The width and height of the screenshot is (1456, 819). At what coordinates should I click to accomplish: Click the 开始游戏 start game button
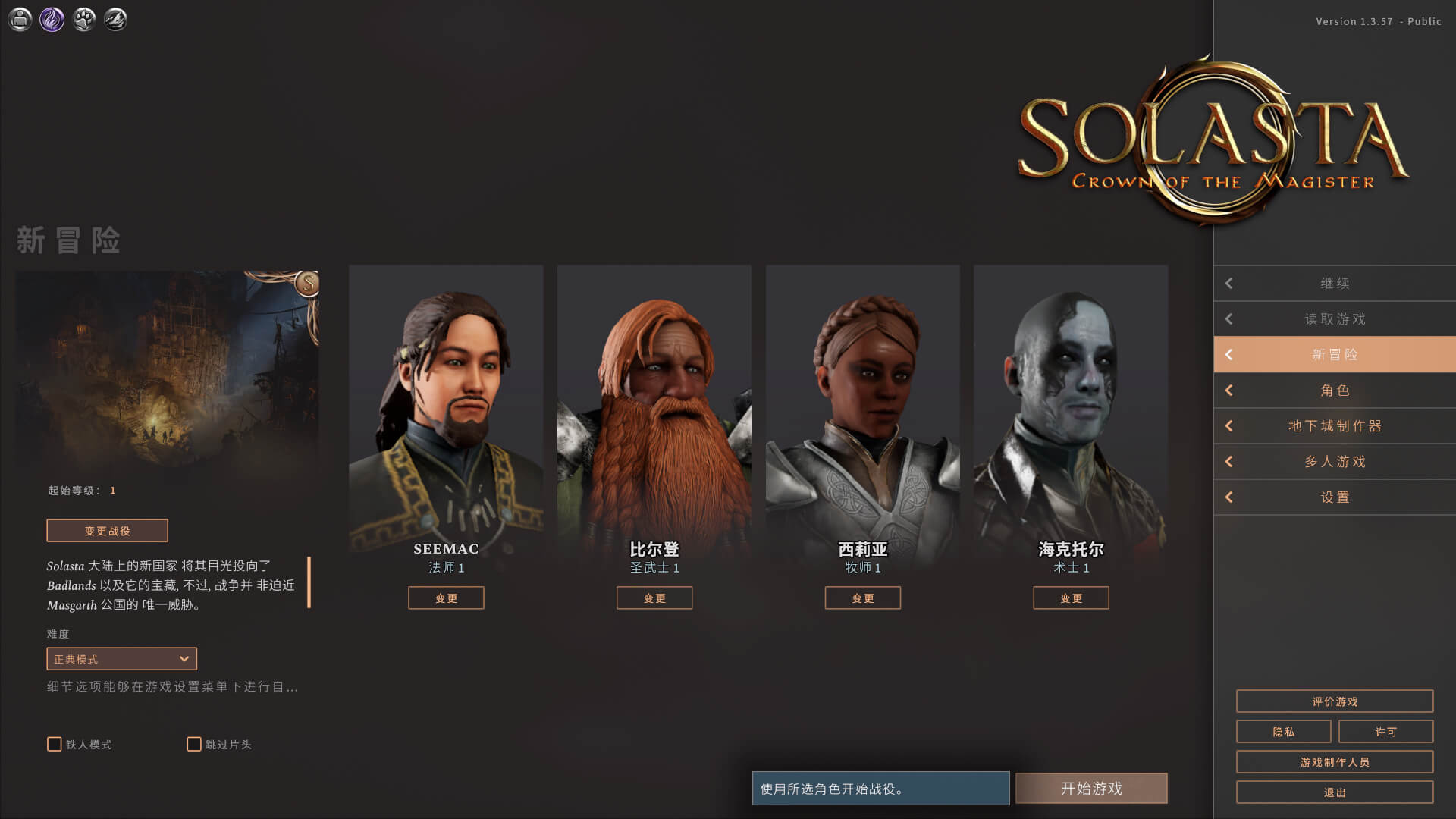[x=1091, y=789]
